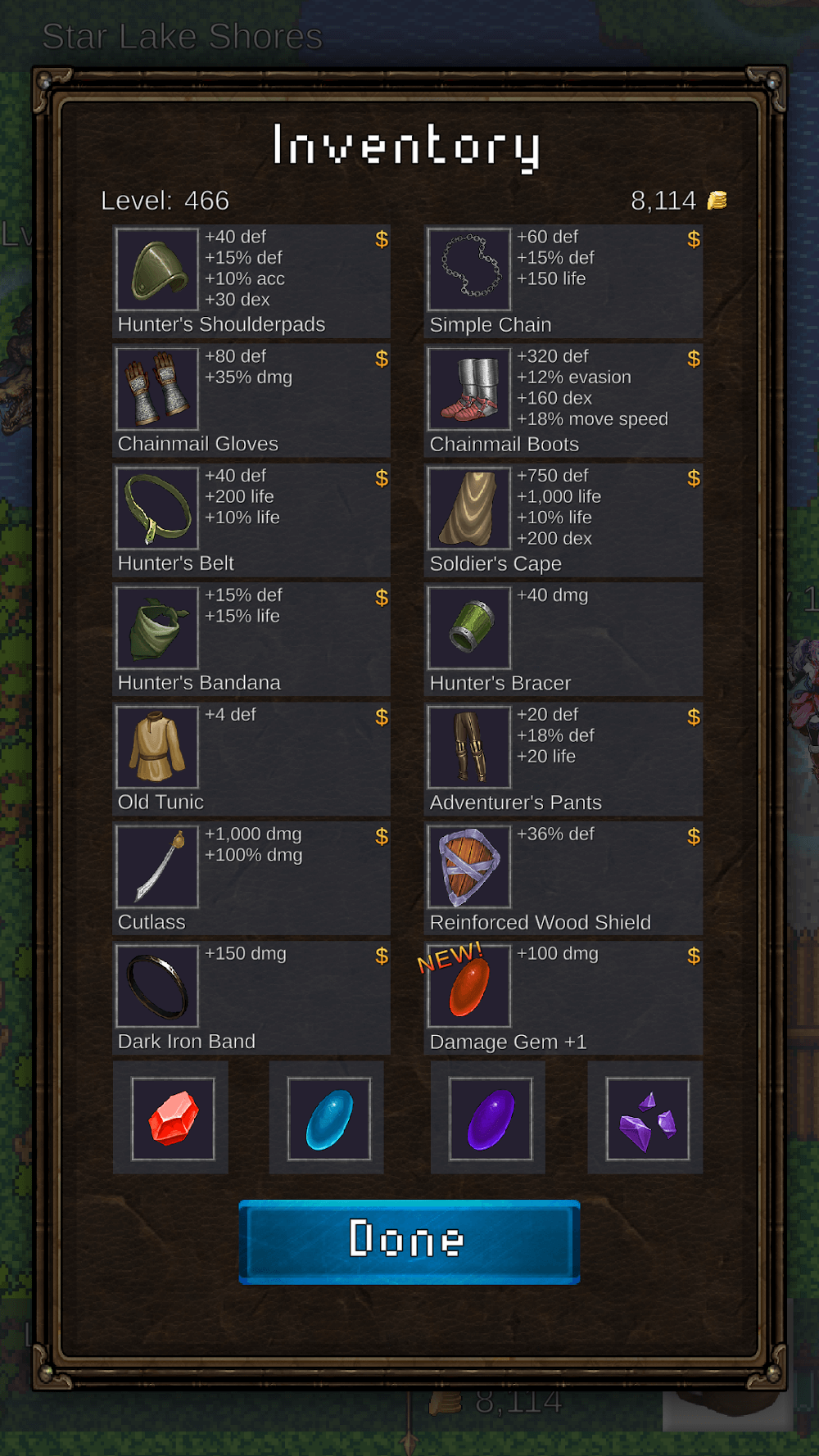Select the Dark Iron Band ring
Viewport: 819px width, 1456px height.
251,999
